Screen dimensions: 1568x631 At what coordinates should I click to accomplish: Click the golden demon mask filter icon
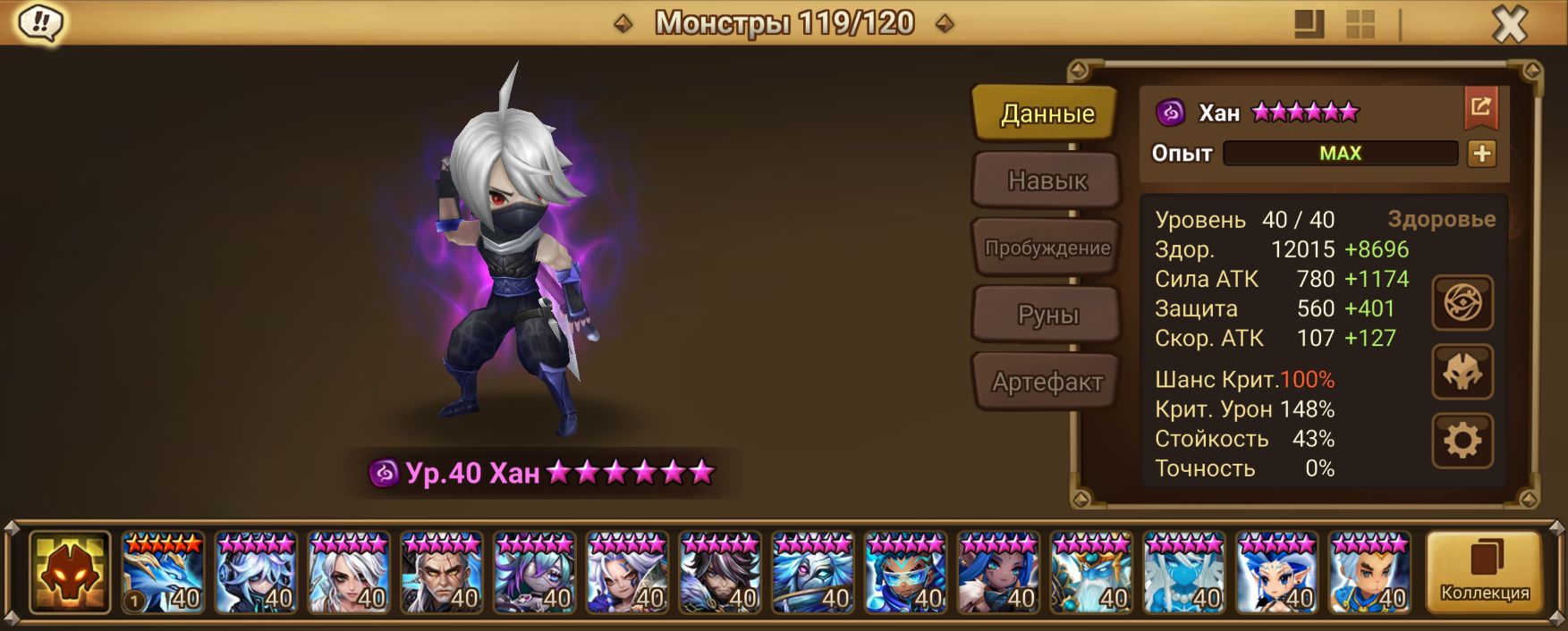pyautogui.click(x=70, y=573)
